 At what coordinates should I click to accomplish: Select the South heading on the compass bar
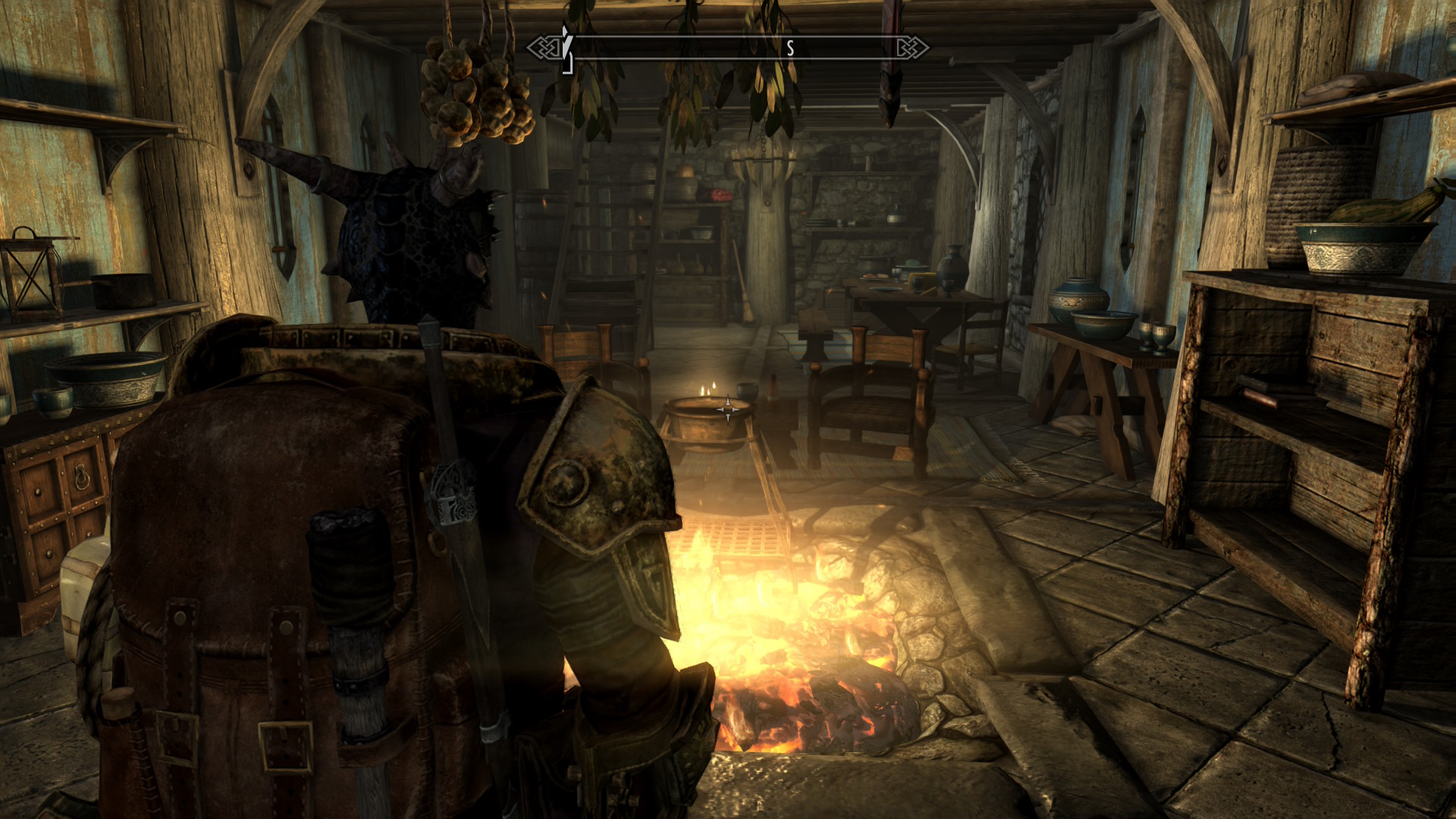(789, 49)
